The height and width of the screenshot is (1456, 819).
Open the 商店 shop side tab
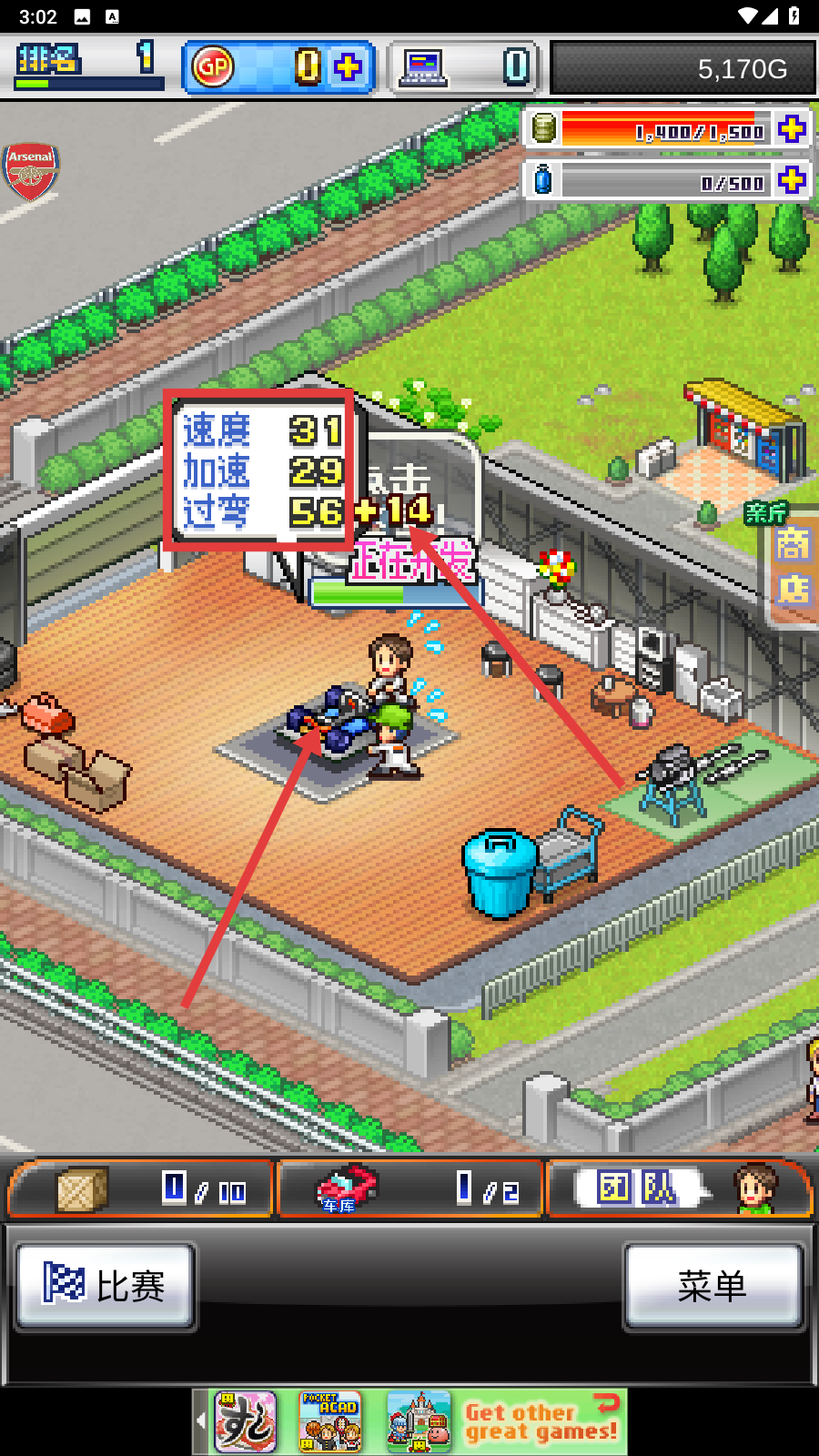793,566
